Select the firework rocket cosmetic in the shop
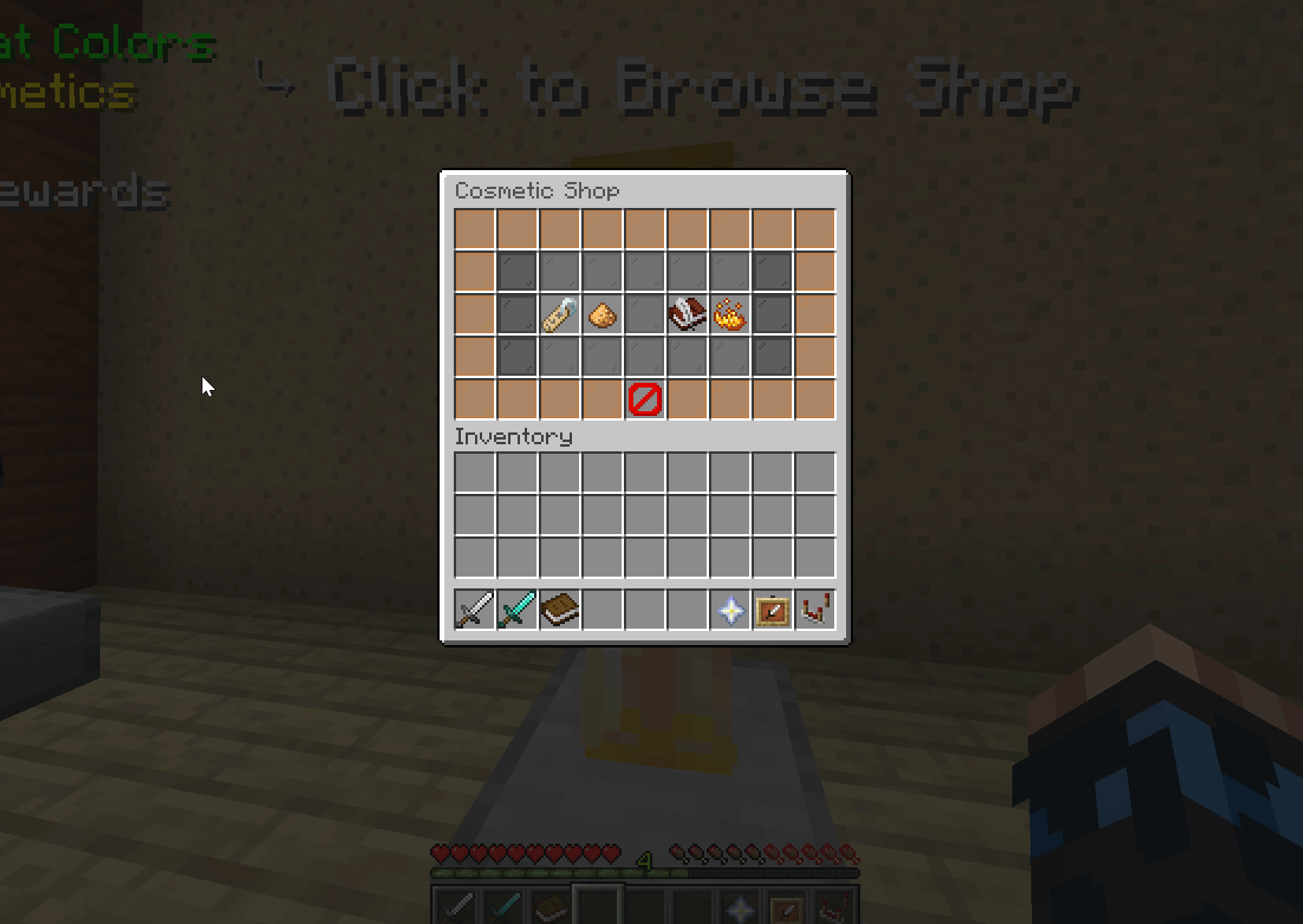The image size is (1303, 924). point(560,314)
